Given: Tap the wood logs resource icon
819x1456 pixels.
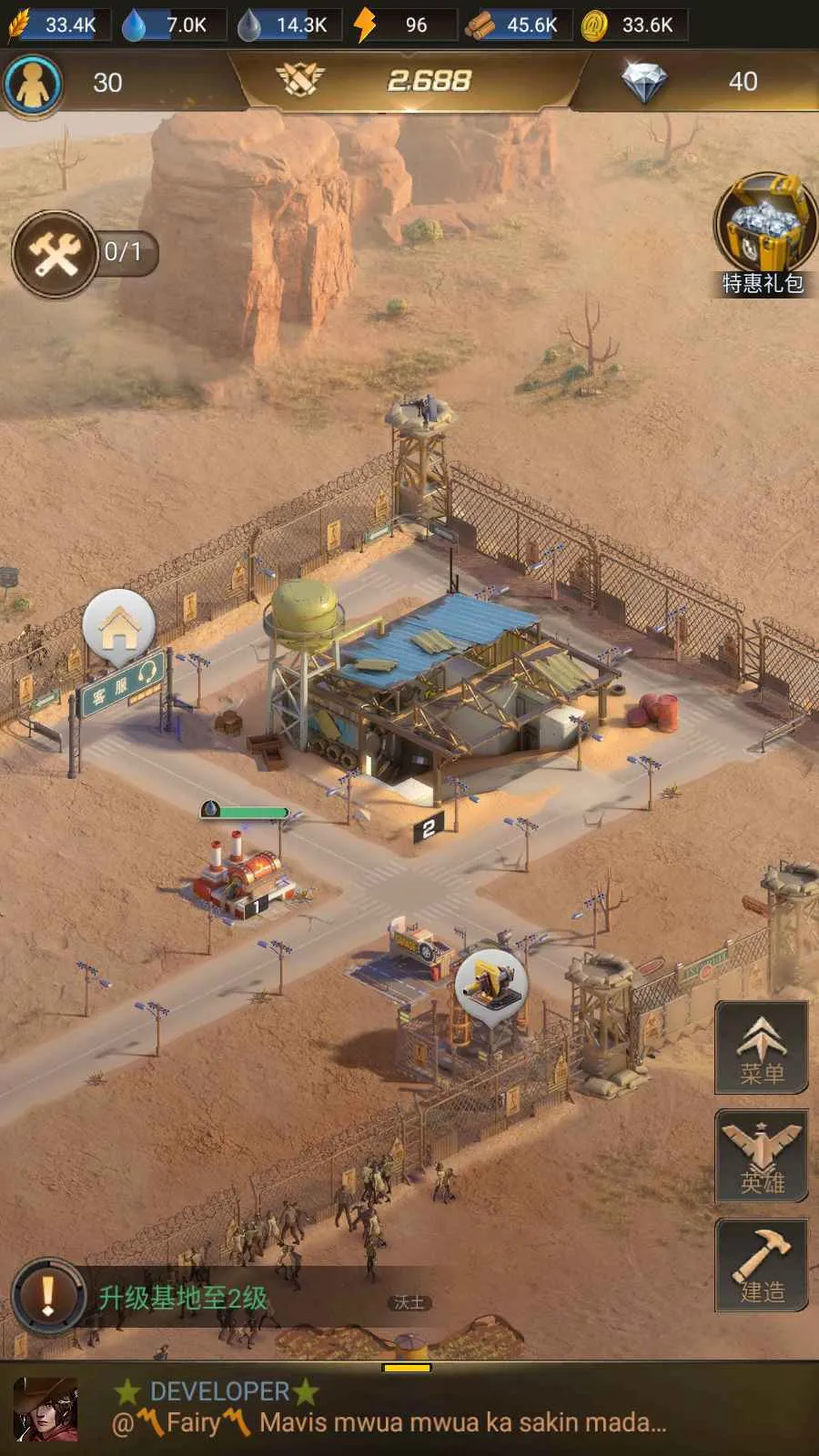Looking at the screenshot, I should [480, 25].
